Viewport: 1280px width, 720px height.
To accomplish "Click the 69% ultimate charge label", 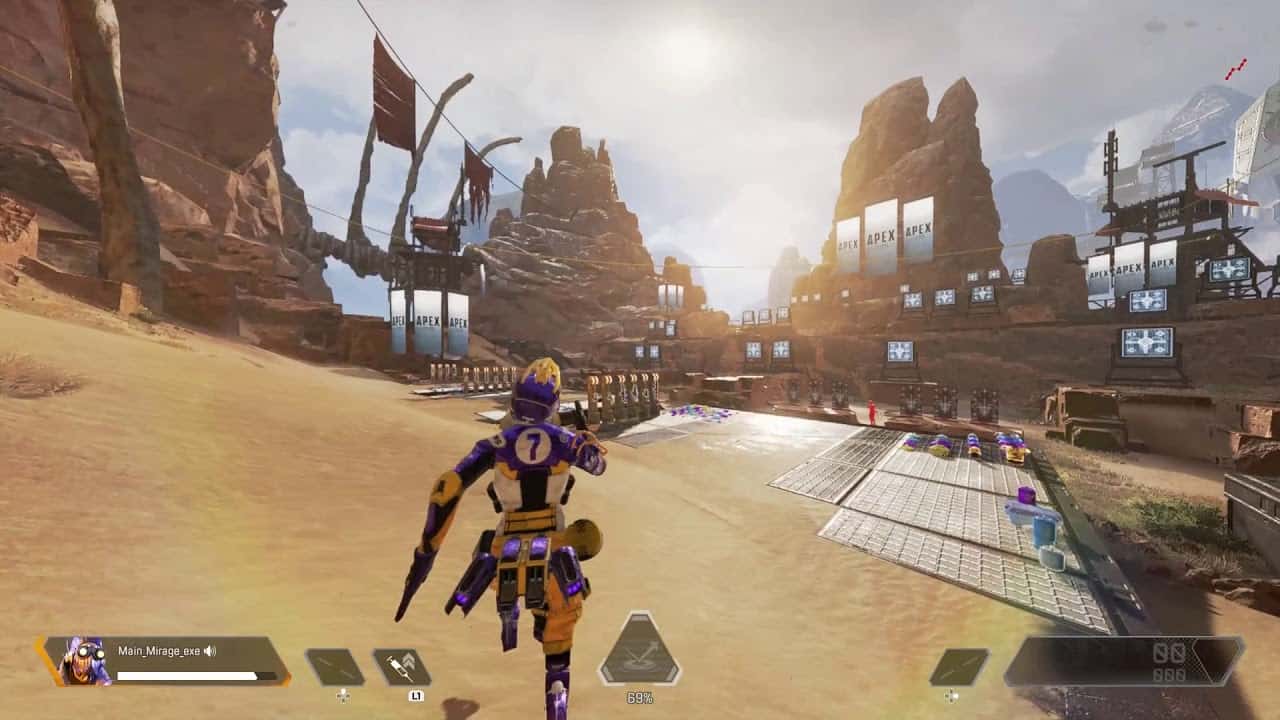I will (x=638, y=698).
